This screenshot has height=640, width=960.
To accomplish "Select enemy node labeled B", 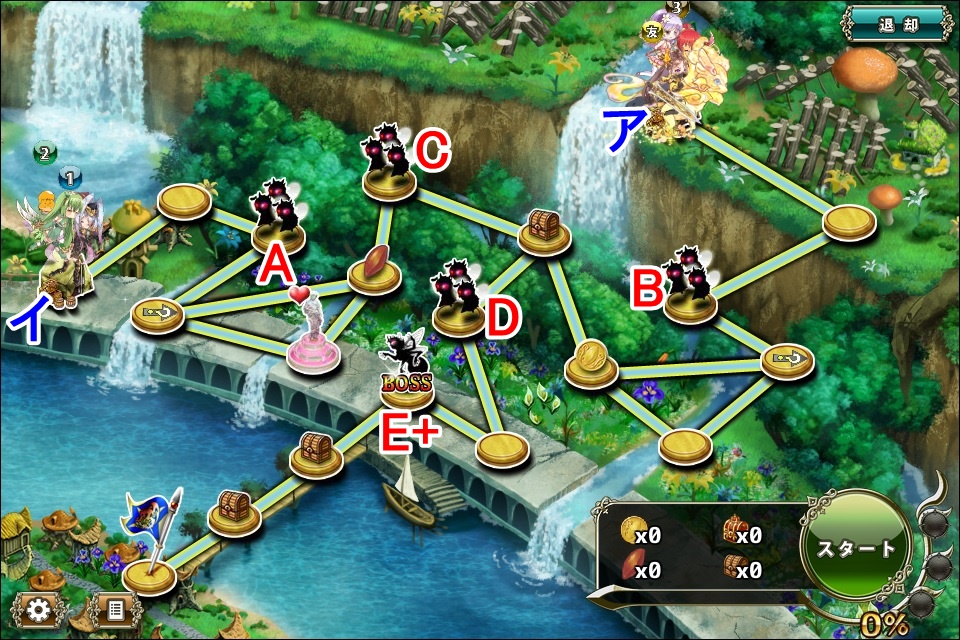I will [690, 291].
